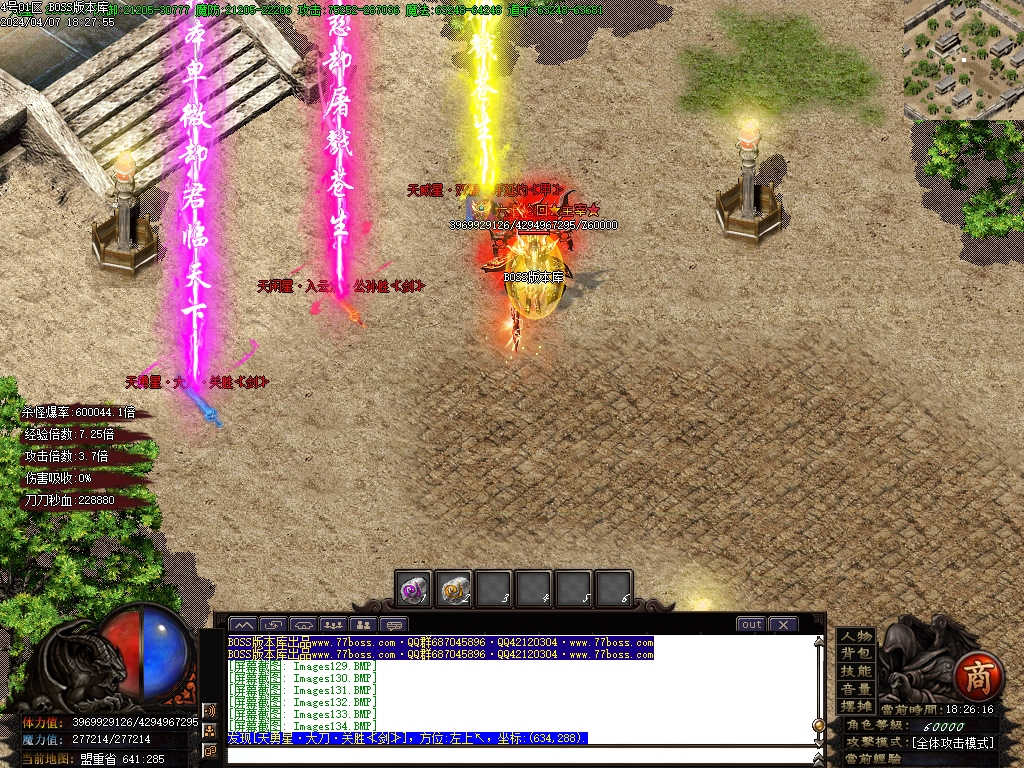
Task: Click the hierarchy icon left of chat
Action: click(x=210, y=731)
